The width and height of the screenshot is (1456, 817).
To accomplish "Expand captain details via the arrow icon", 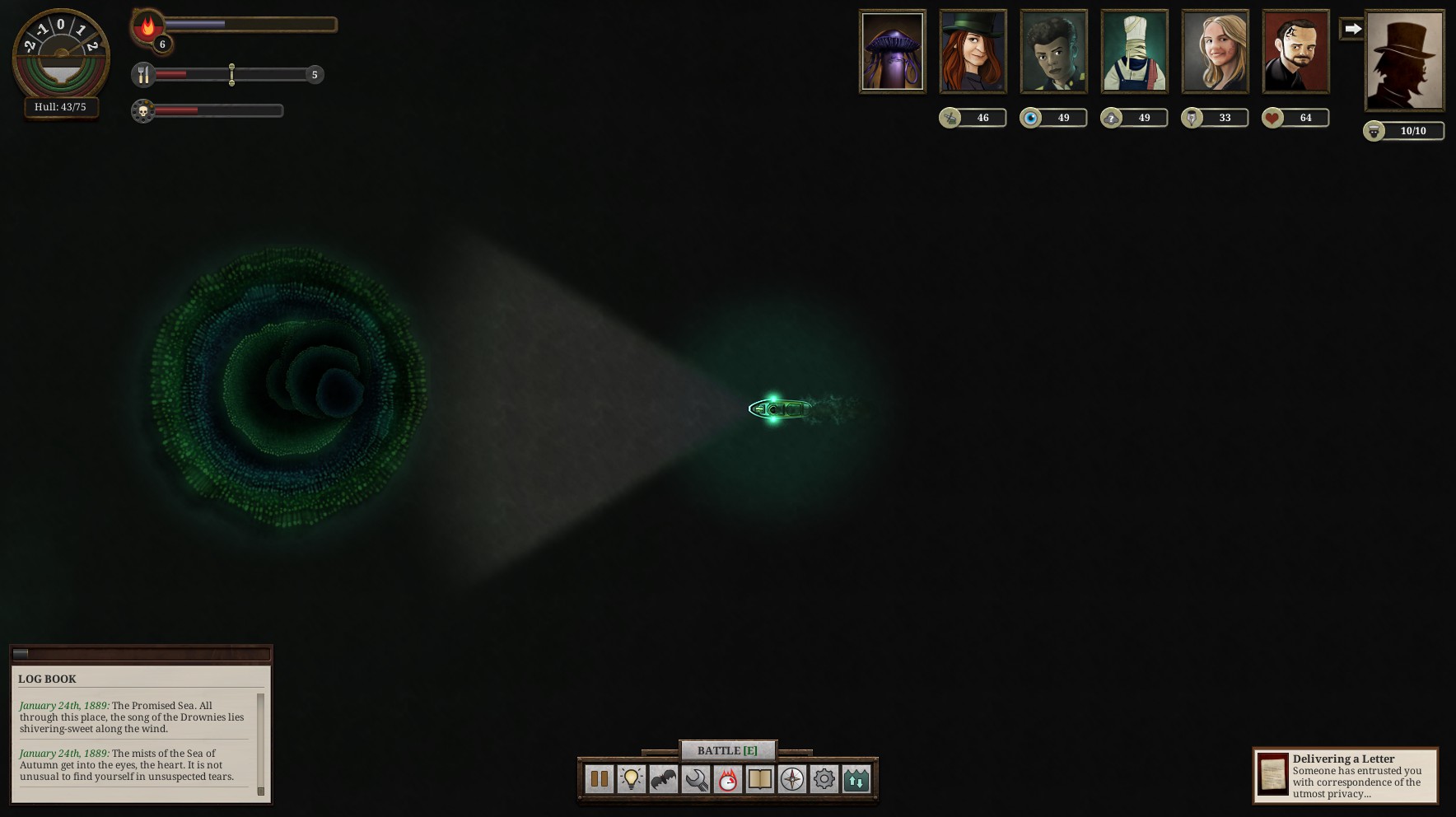I will [1351, 27].
